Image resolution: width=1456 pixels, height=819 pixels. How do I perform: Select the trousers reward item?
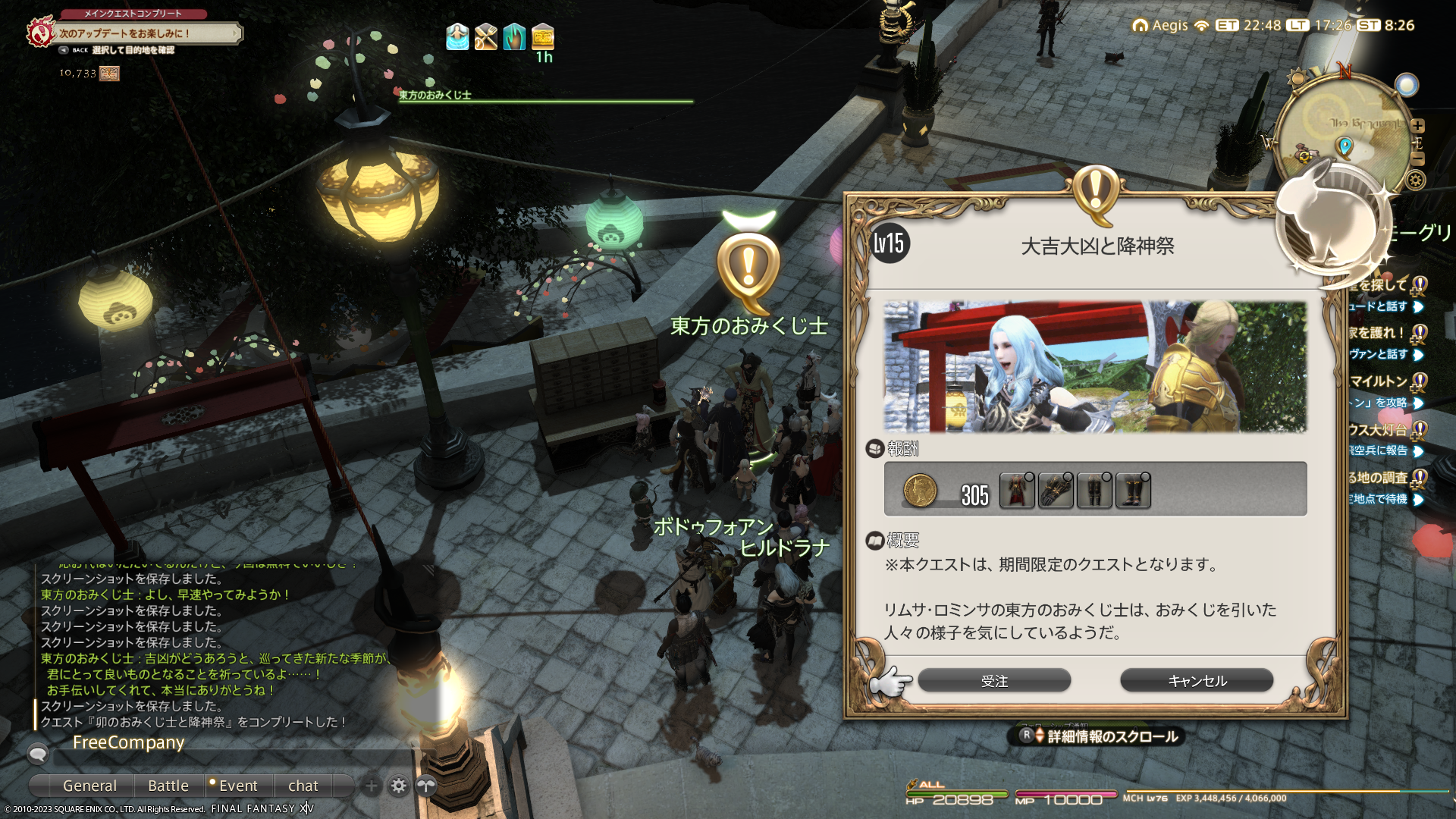(x=1094, y=491)
